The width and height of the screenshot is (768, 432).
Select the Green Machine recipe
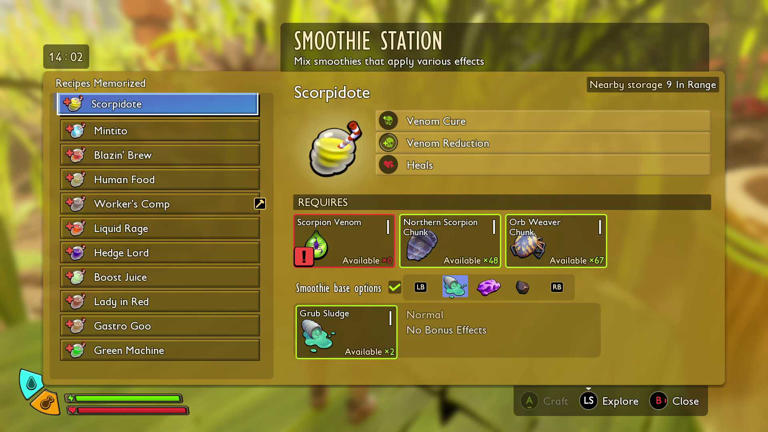pyautogui.click(x=160, y=350)
